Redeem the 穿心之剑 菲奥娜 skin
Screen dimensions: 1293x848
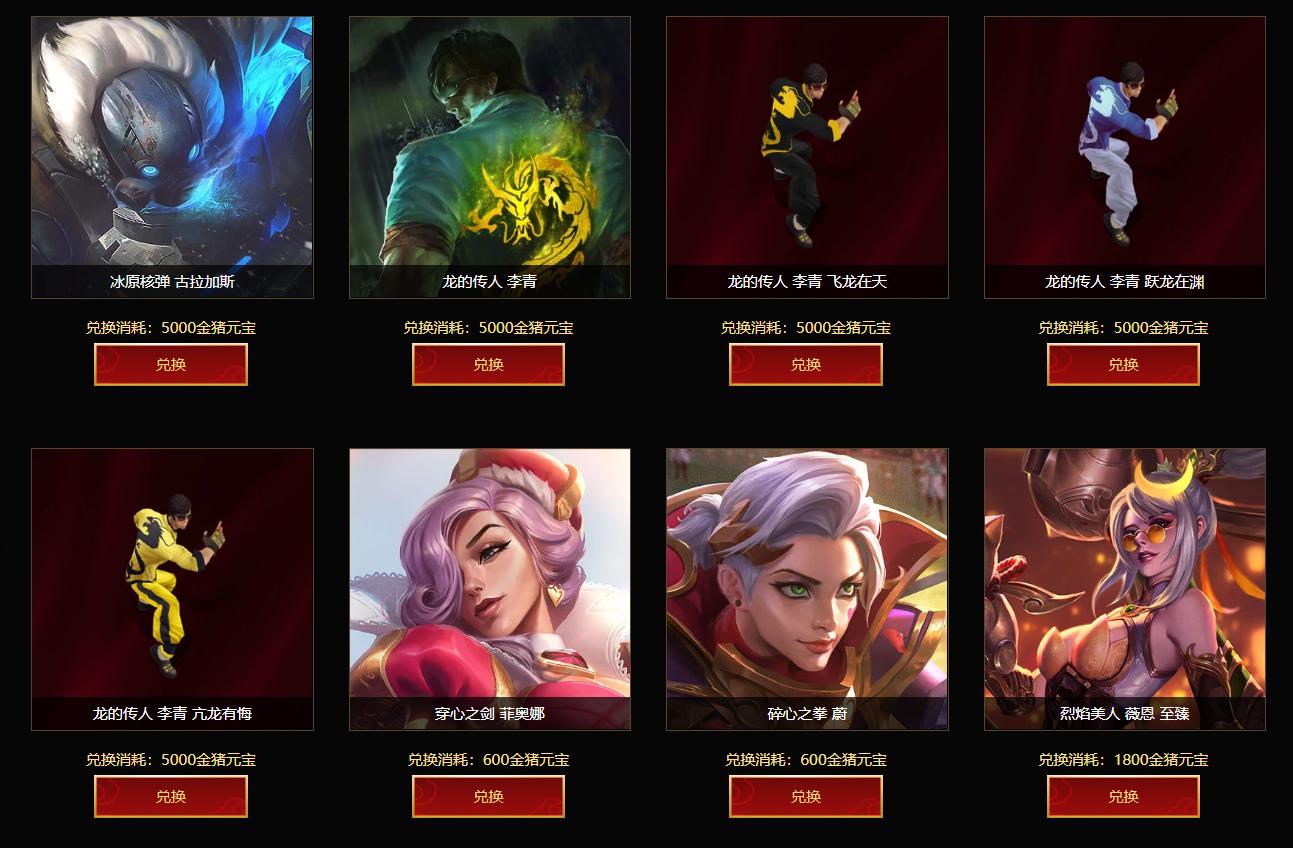[x=488, y=797]
